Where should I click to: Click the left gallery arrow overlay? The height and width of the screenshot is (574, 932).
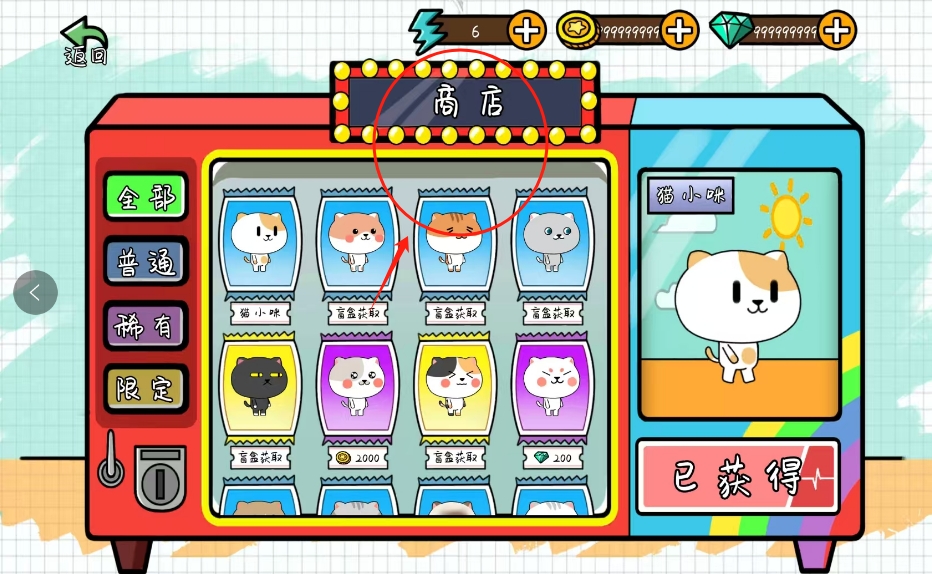pyautogui.click(x=36, y=293)
